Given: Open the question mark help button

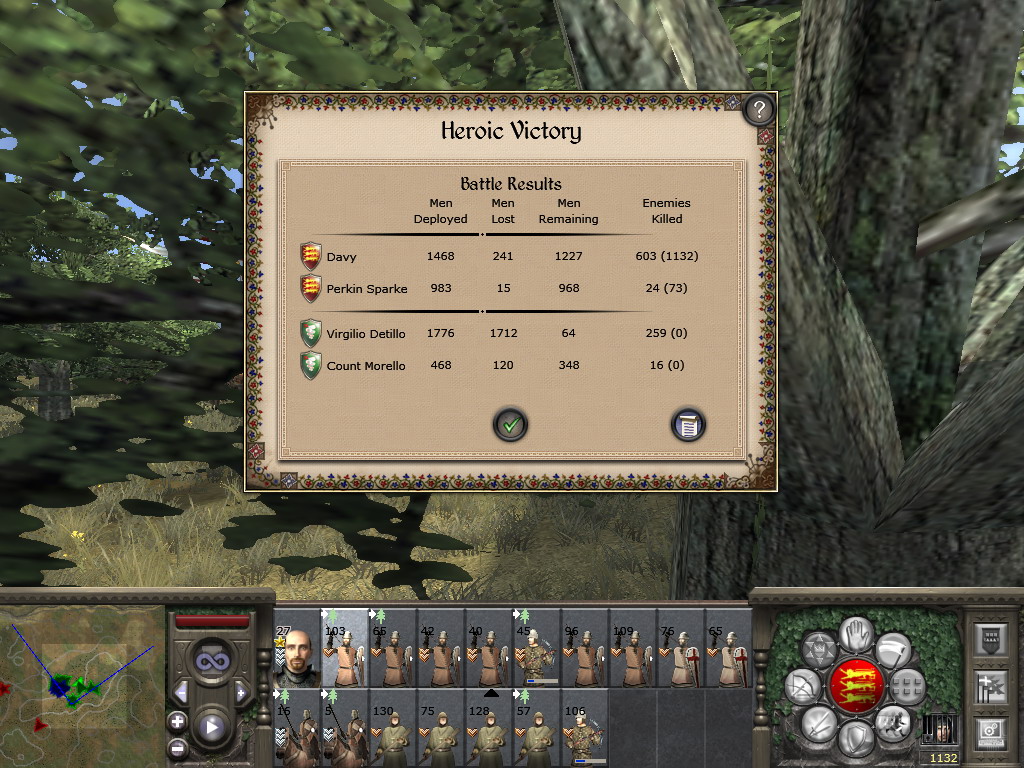Looking at the screenshot, I should 759,108.
